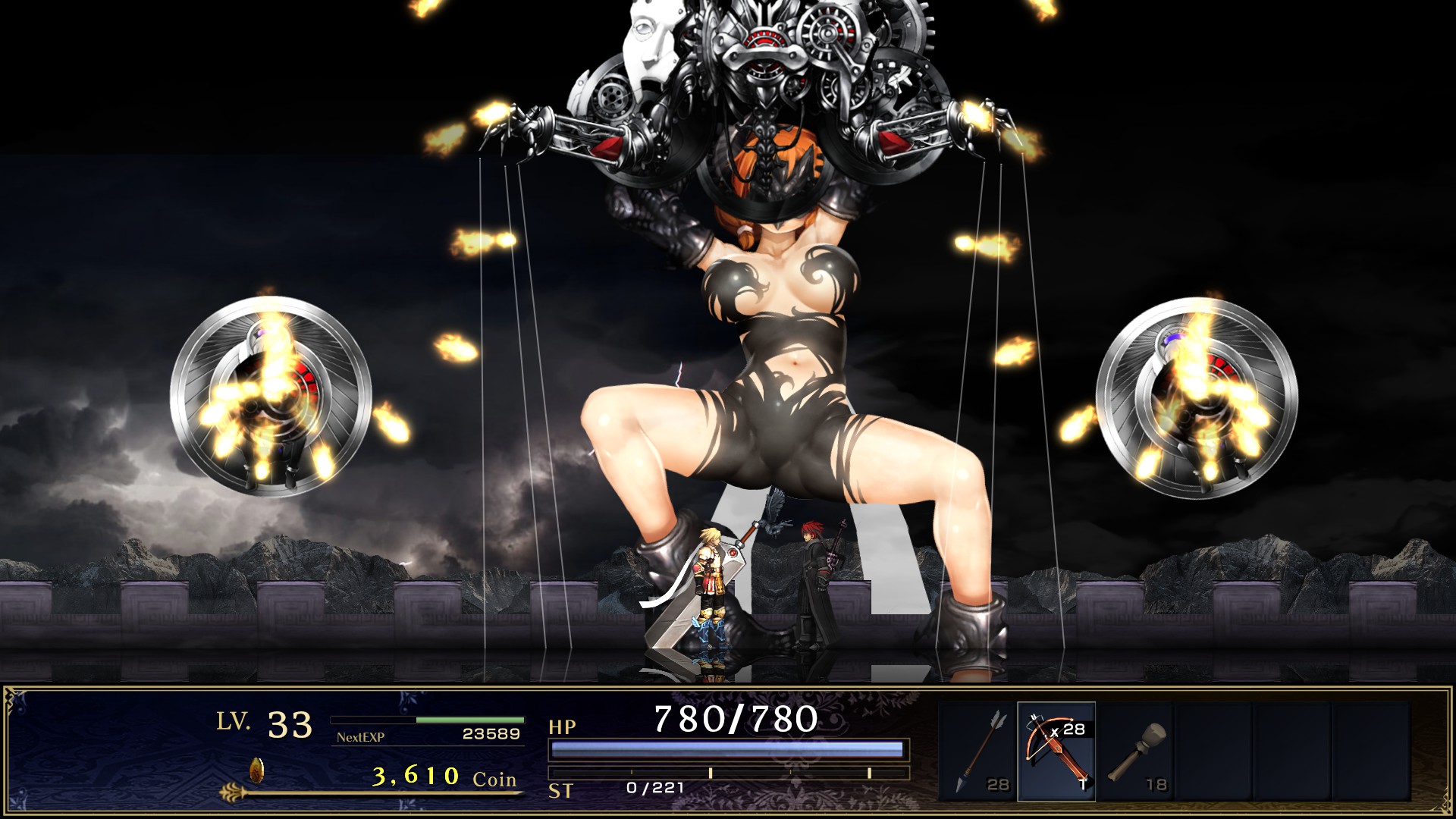Pick the grey mallet-shaped item slot
Image resolution: width=1456 pixels, height=819 pixels.
point(1135,751)
